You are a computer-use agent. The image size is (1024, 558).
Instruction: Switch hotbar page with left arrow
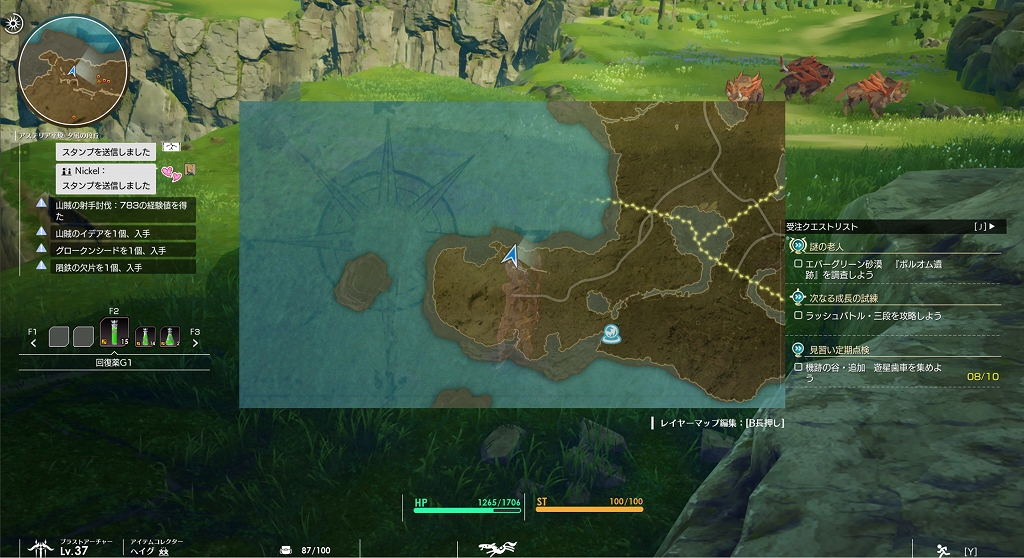pyautogui.click(x=34, y=343)
